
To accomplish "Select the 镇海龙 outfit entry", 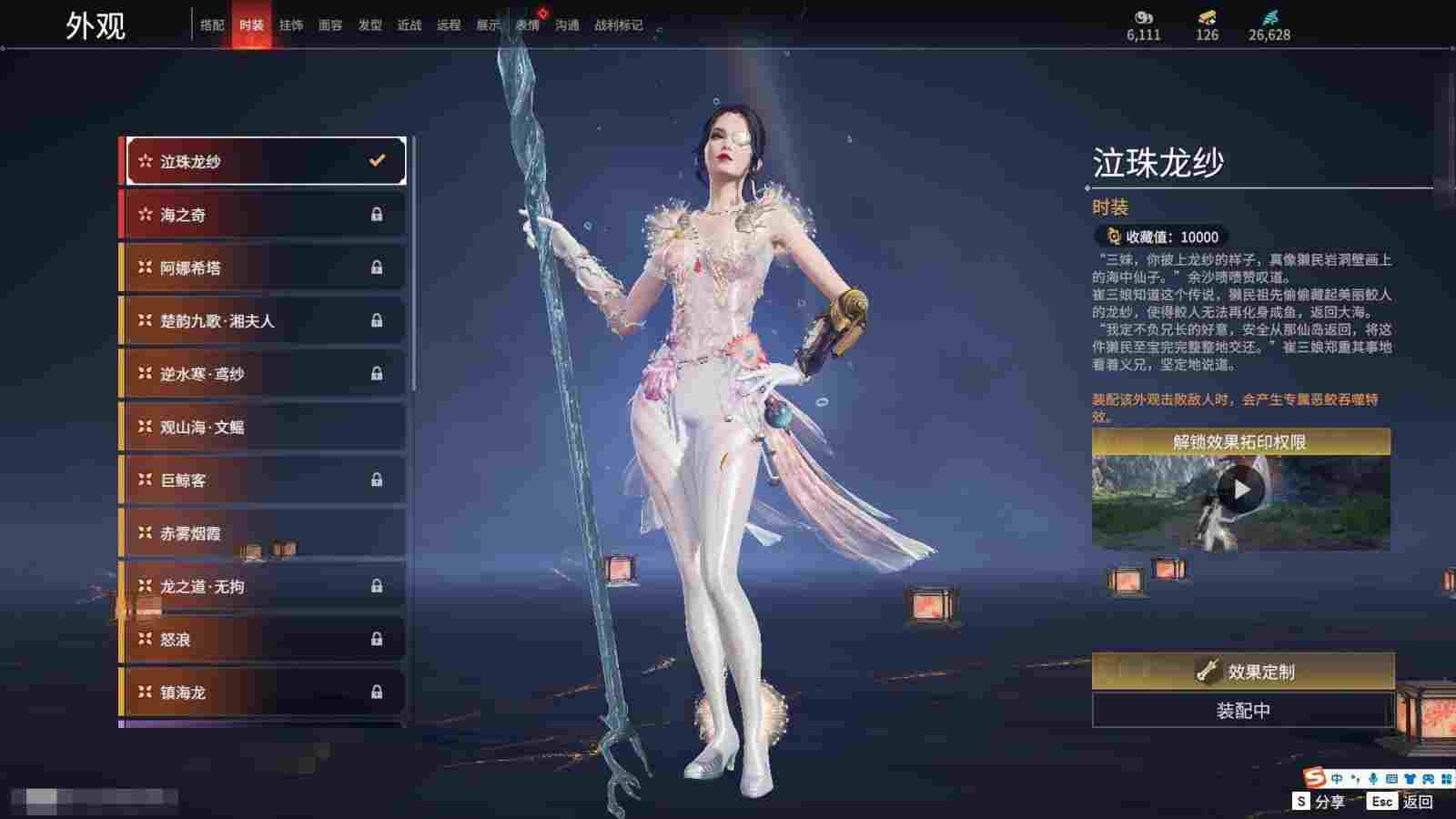I will 264,693.
